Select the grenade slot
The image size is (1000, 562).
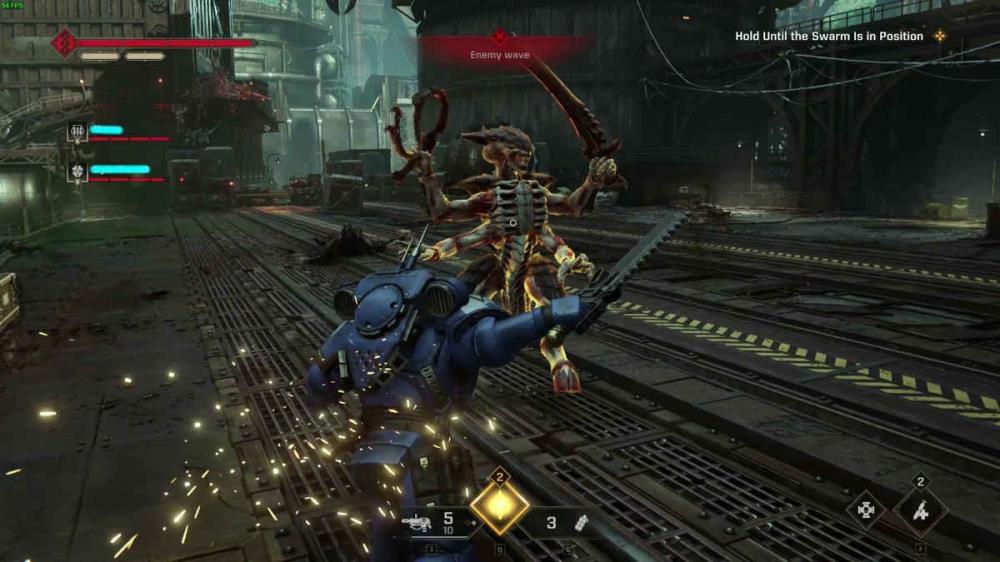point(581,521)
